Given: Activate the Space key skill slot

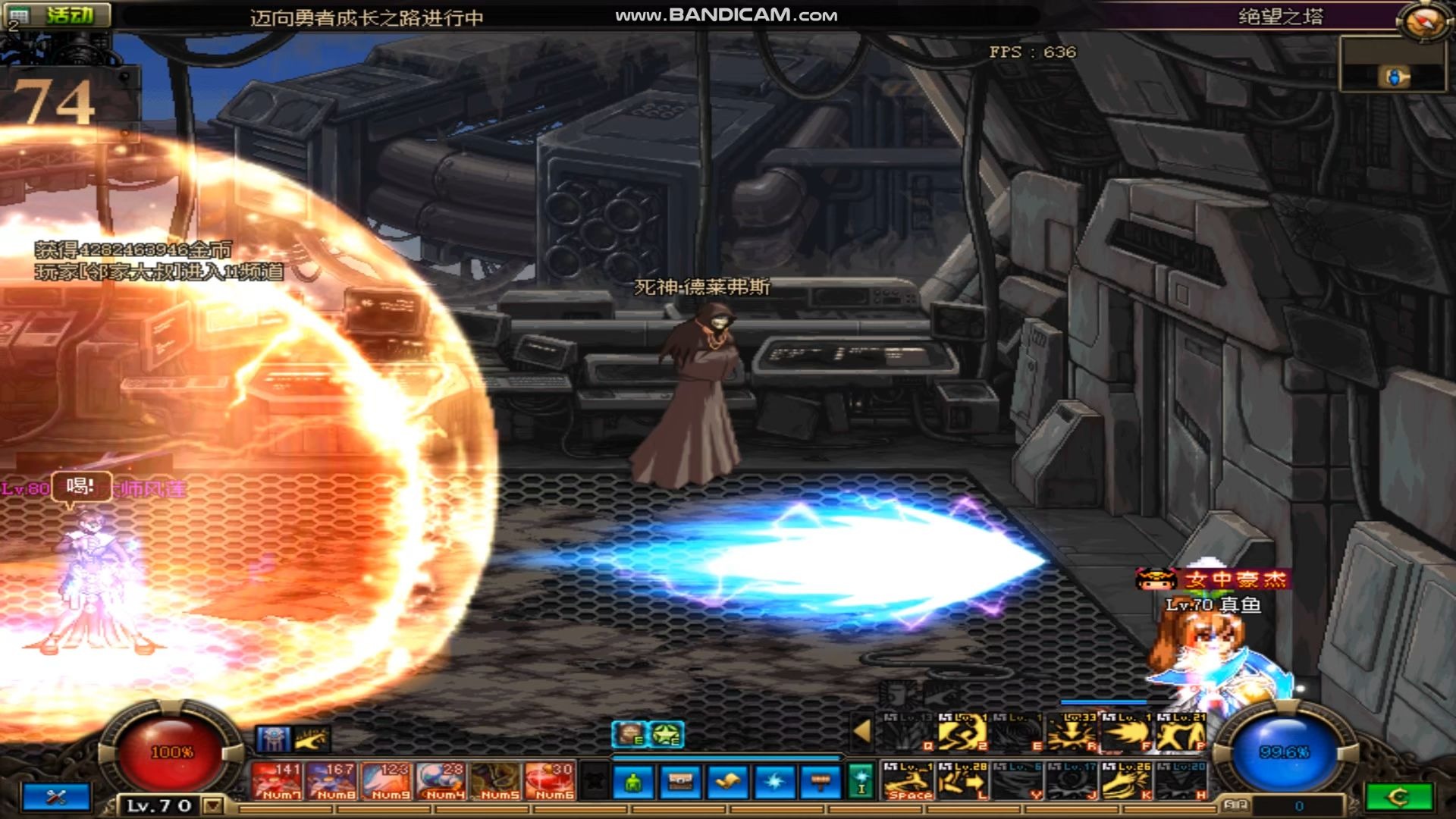Looking at the screenshot, I should tap(908, 781).
